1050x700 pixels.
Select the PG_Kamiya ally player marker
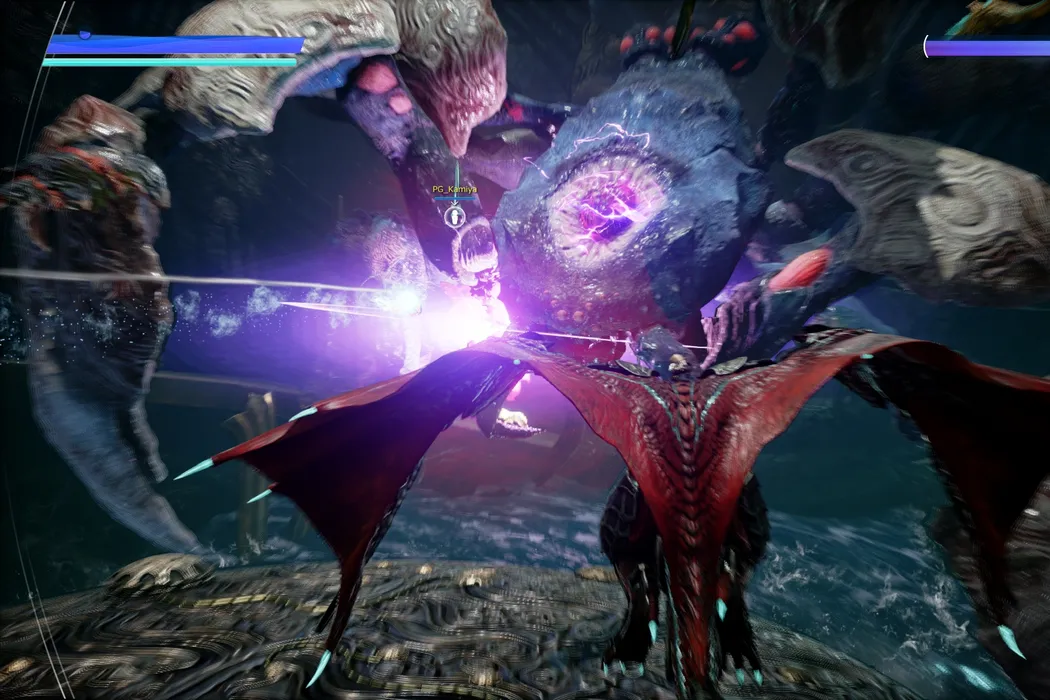(x=454, y=214)
